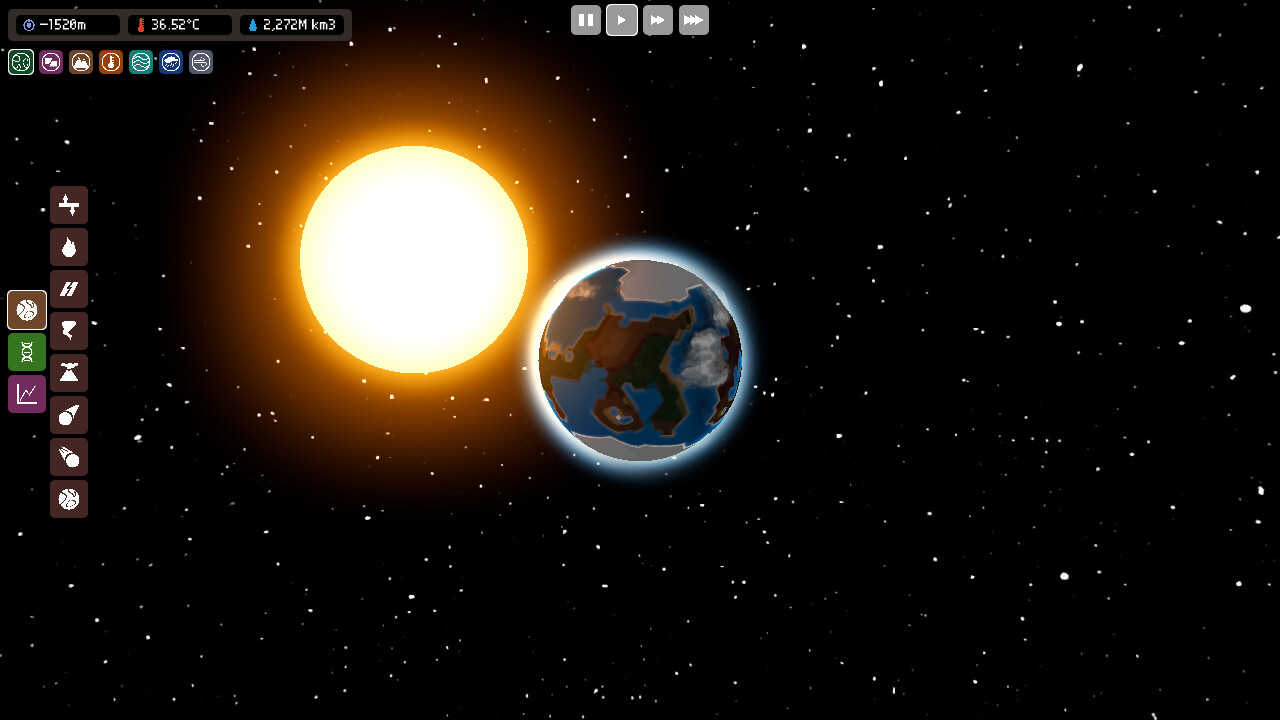Screen dimensions: 1280x720
Task: Select the terrain raising tool
Action: (69, 205)
